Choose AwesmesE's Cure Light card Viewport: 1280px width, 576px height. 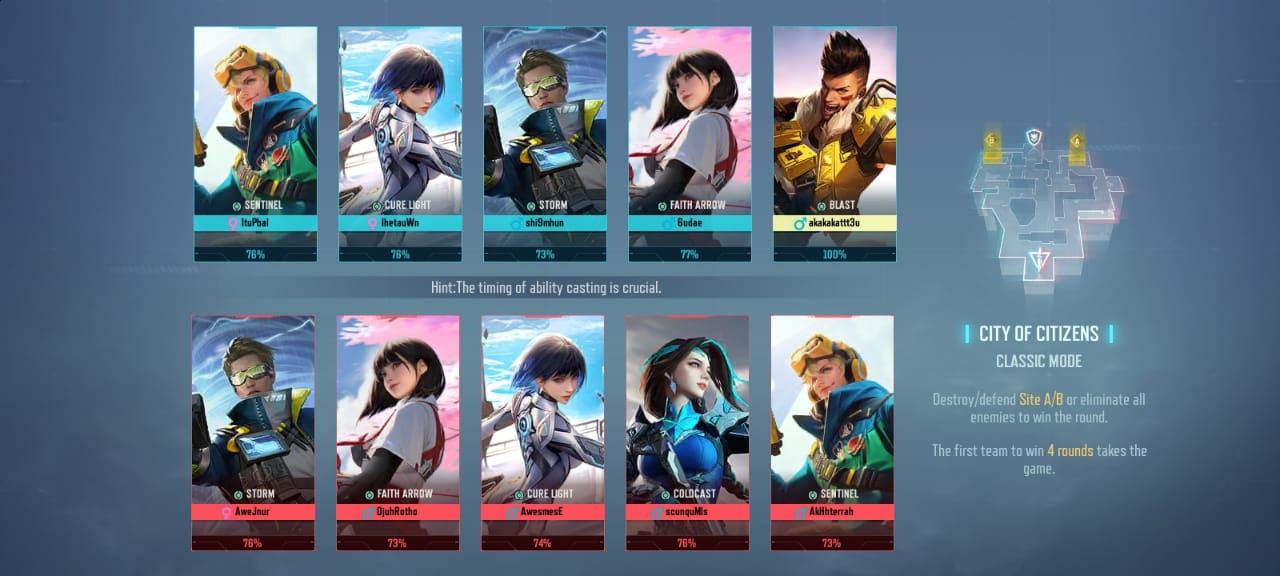tap(543, 432)
